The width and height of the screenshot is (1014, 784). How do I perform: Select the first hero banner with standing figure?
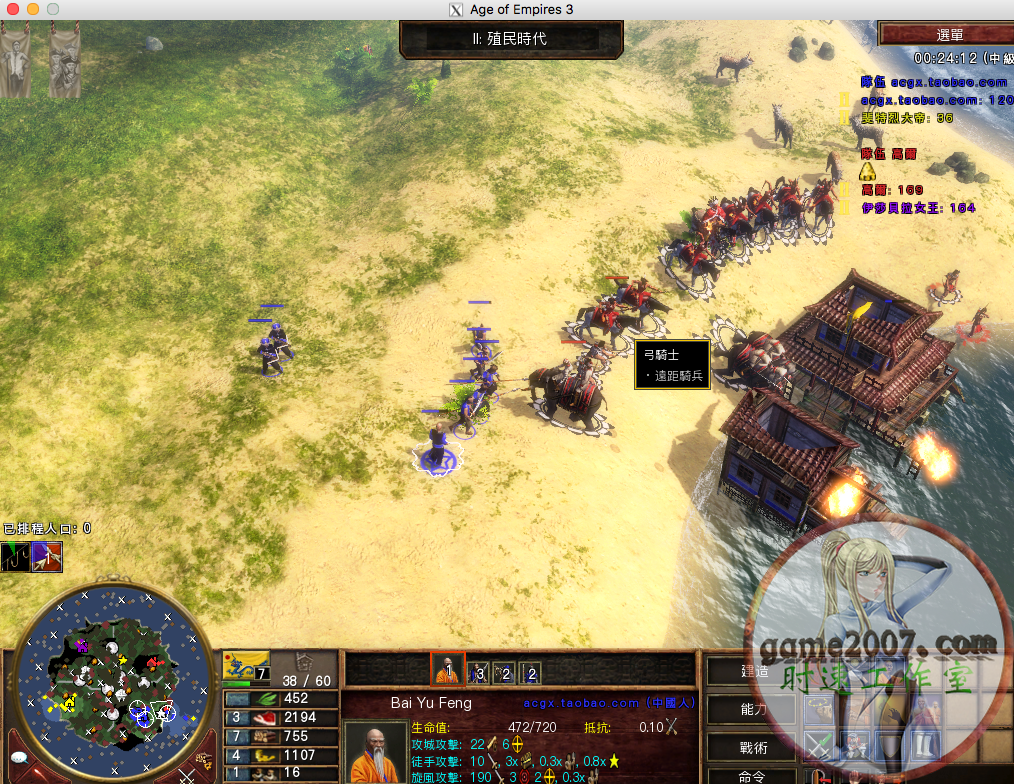click(15, 60)
